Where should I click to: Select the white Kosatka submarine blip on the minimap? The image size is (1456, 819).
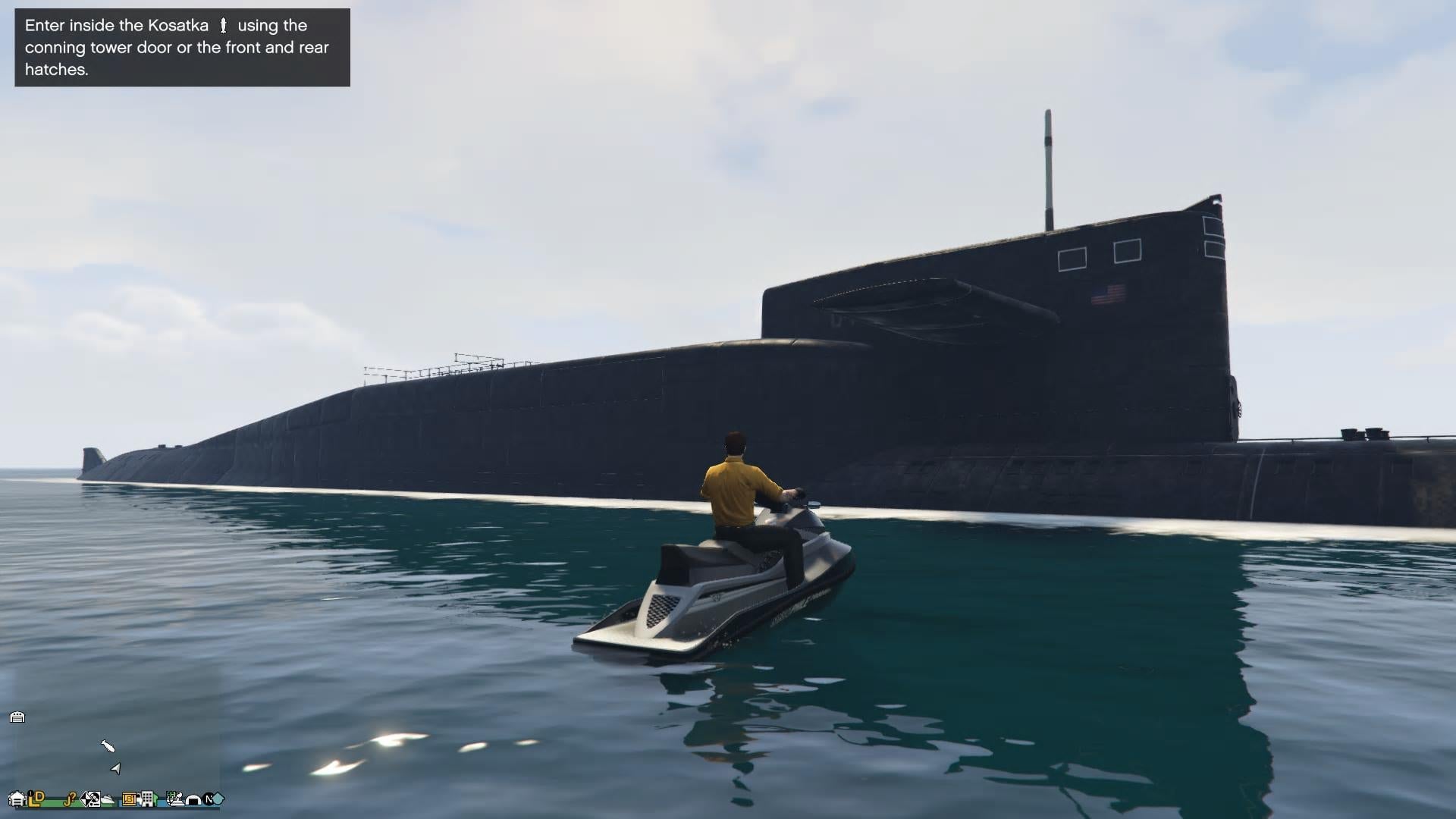(x=108, y=748)
